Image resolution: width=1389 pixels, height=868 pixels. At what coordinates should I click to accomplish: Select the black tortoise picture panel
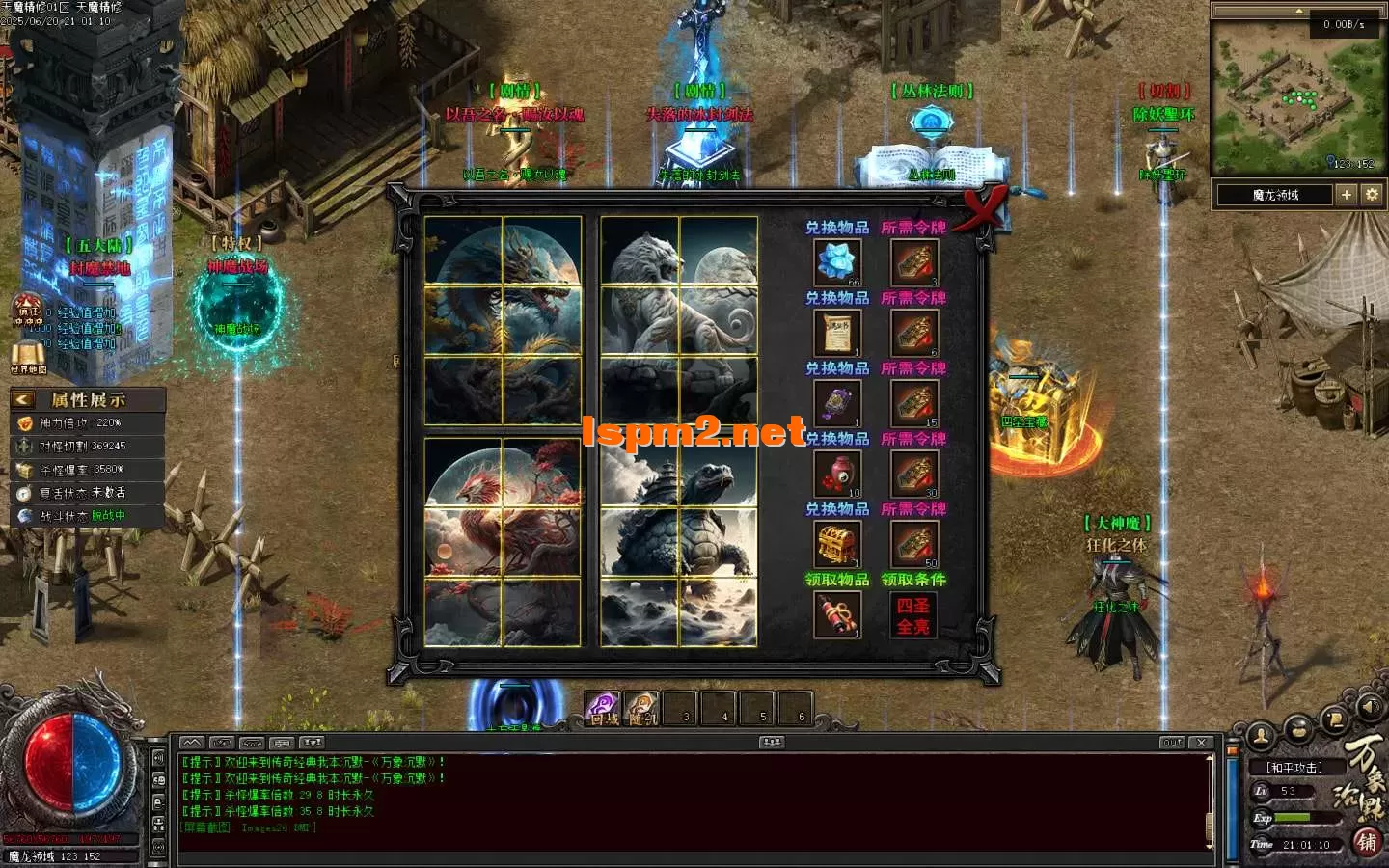click(678, 541)
